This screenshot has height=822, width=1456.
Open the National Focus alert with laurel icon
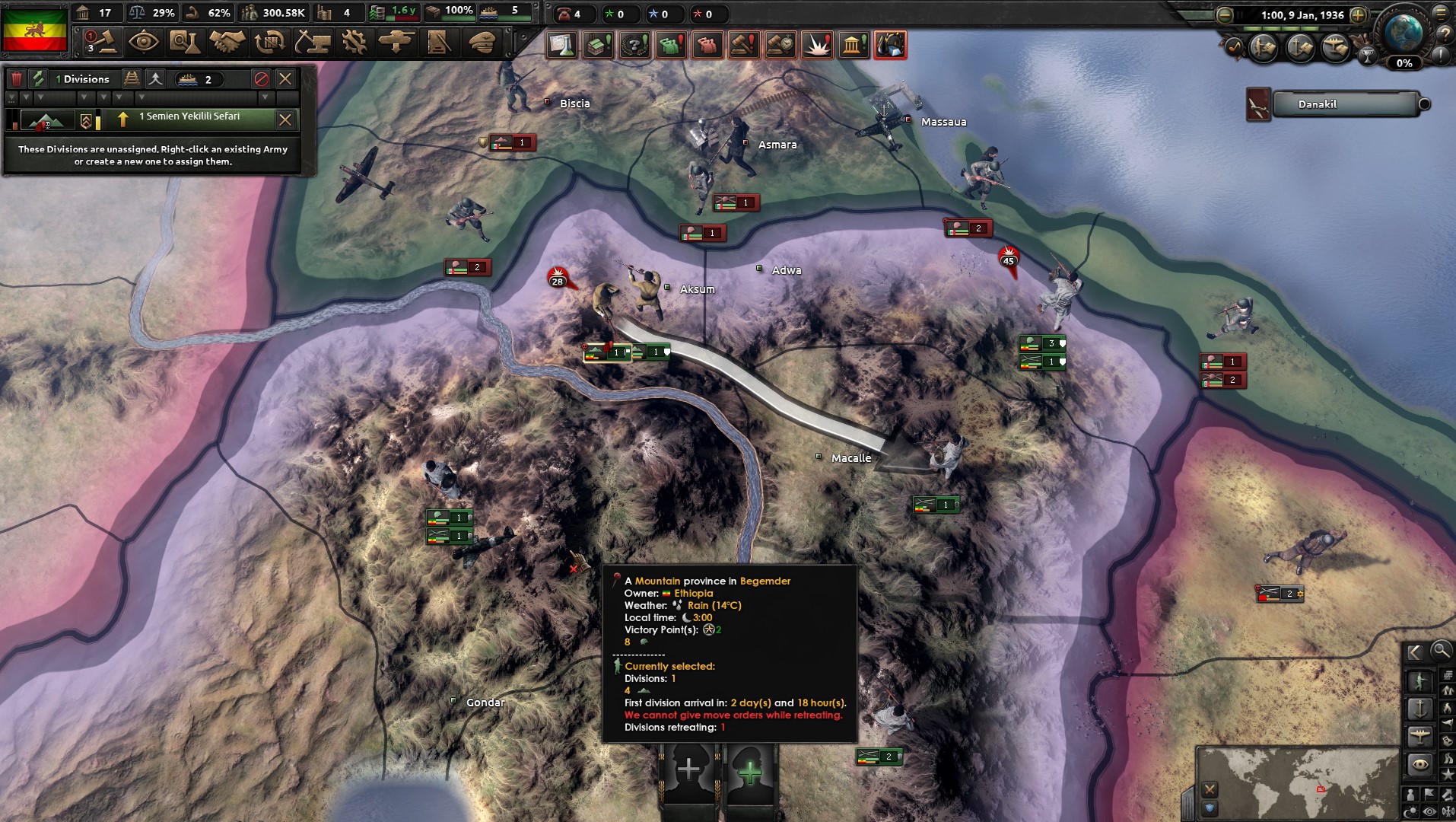[636, 45]
